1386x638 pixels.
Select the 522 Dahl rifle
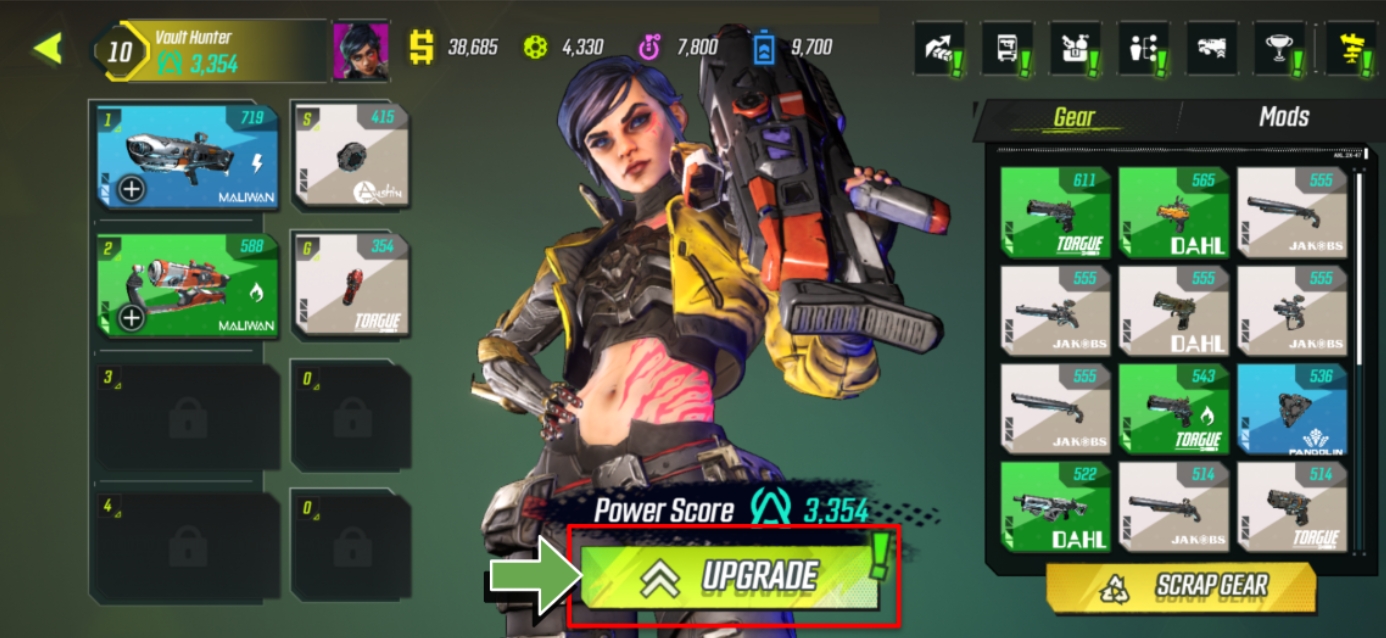tap(1055, 506)
